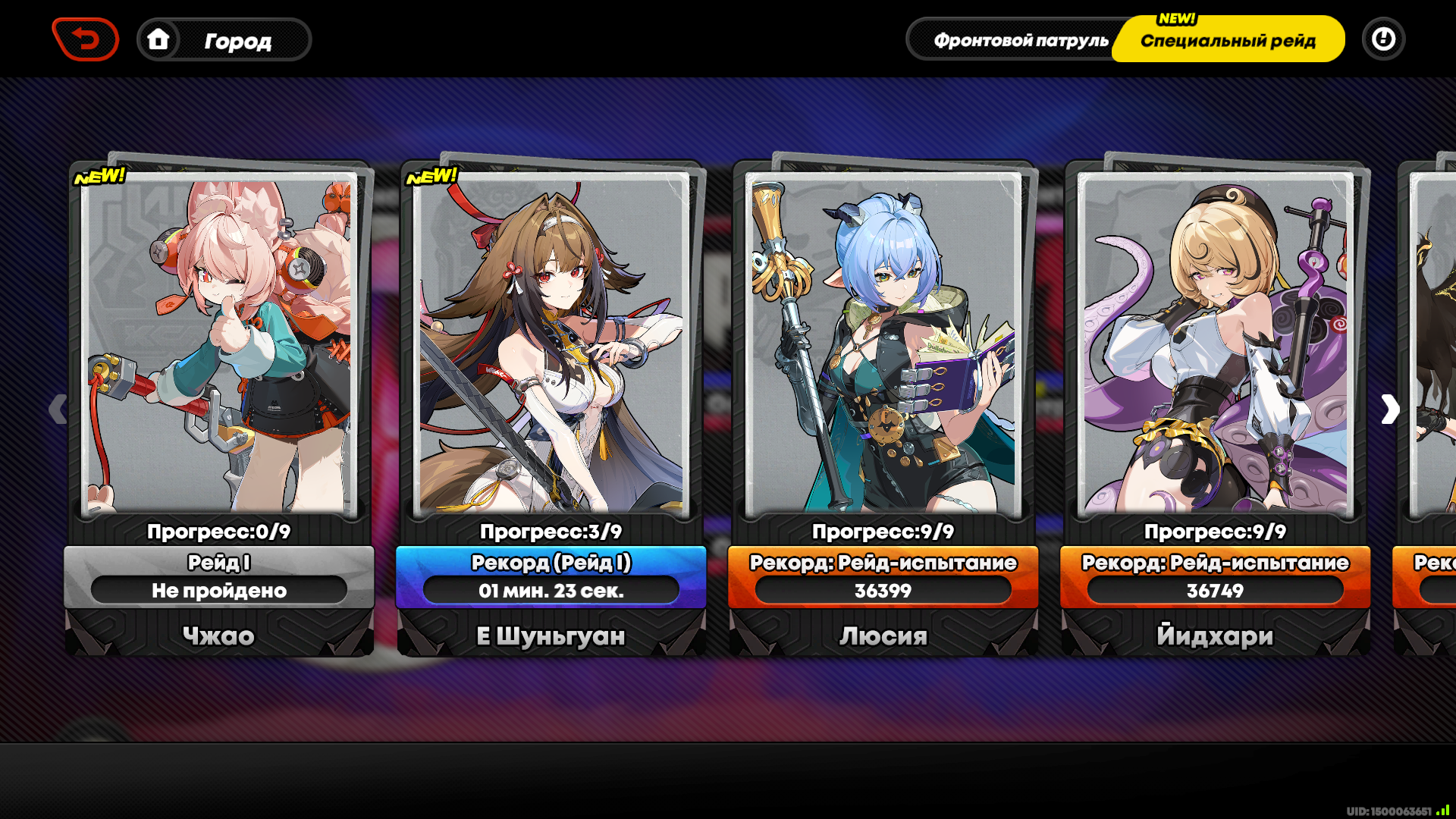Show next cards with right arrow
Viewport: 1456px width, 819px height.
(1389, 409)
